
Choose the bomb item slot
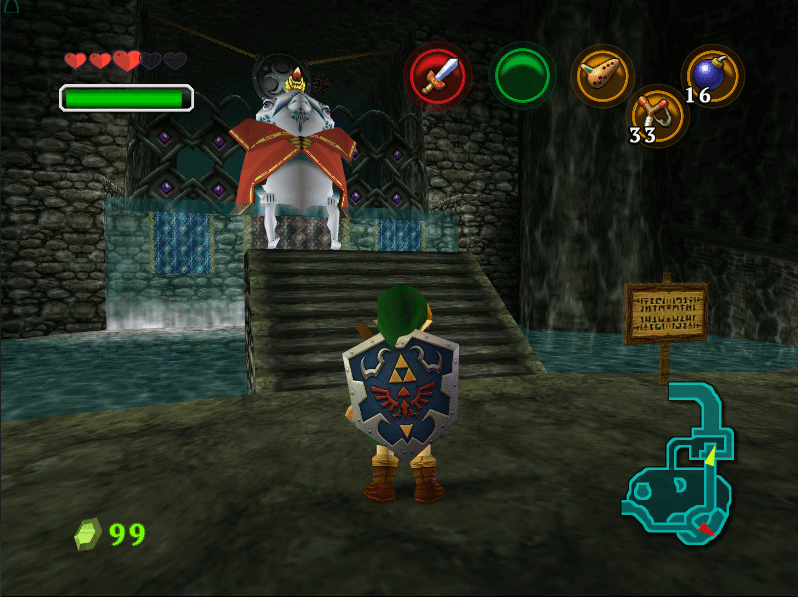click(711, 75)
